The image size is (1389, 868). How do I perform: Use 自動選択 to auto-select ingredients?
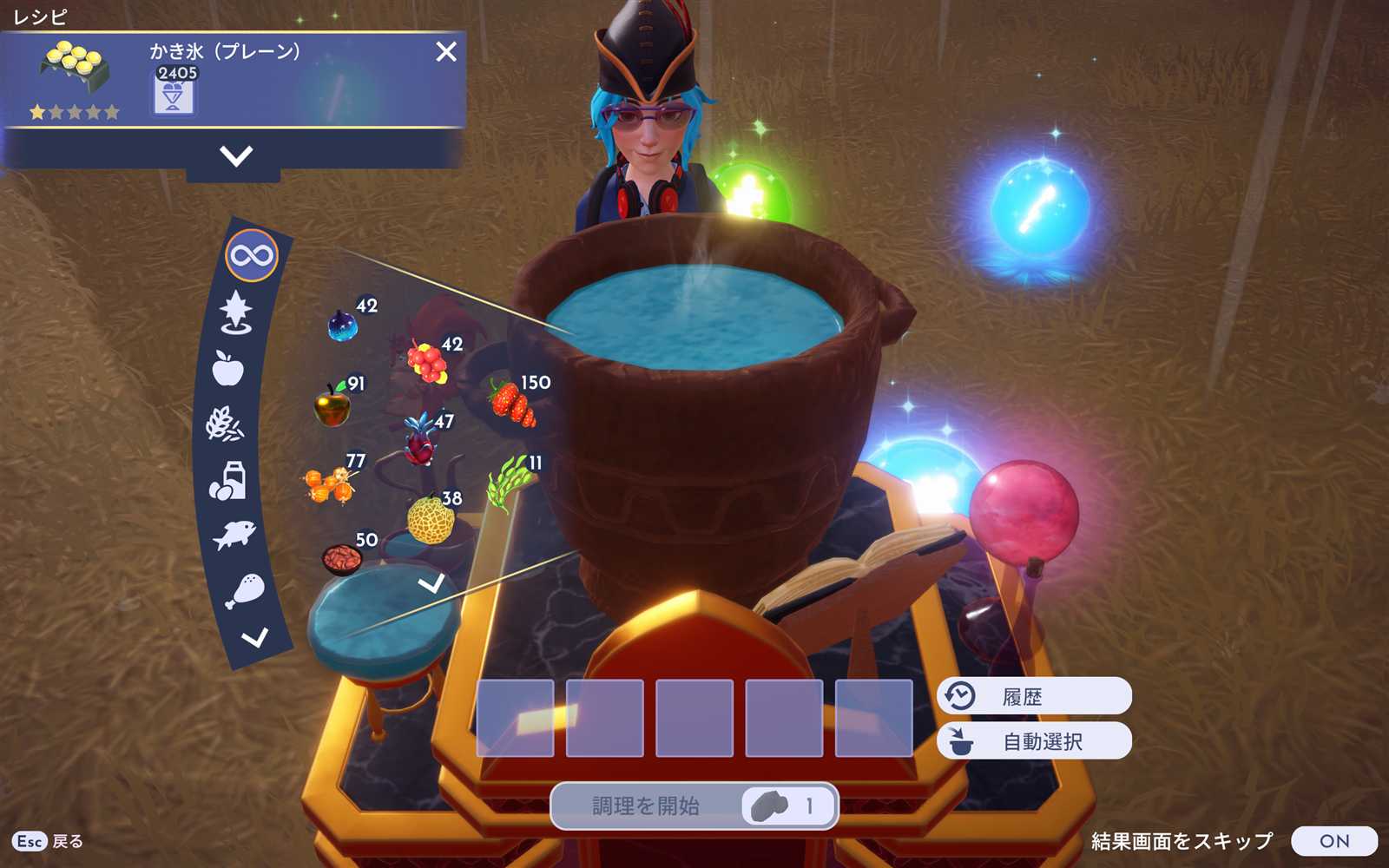coord(1033,741)
